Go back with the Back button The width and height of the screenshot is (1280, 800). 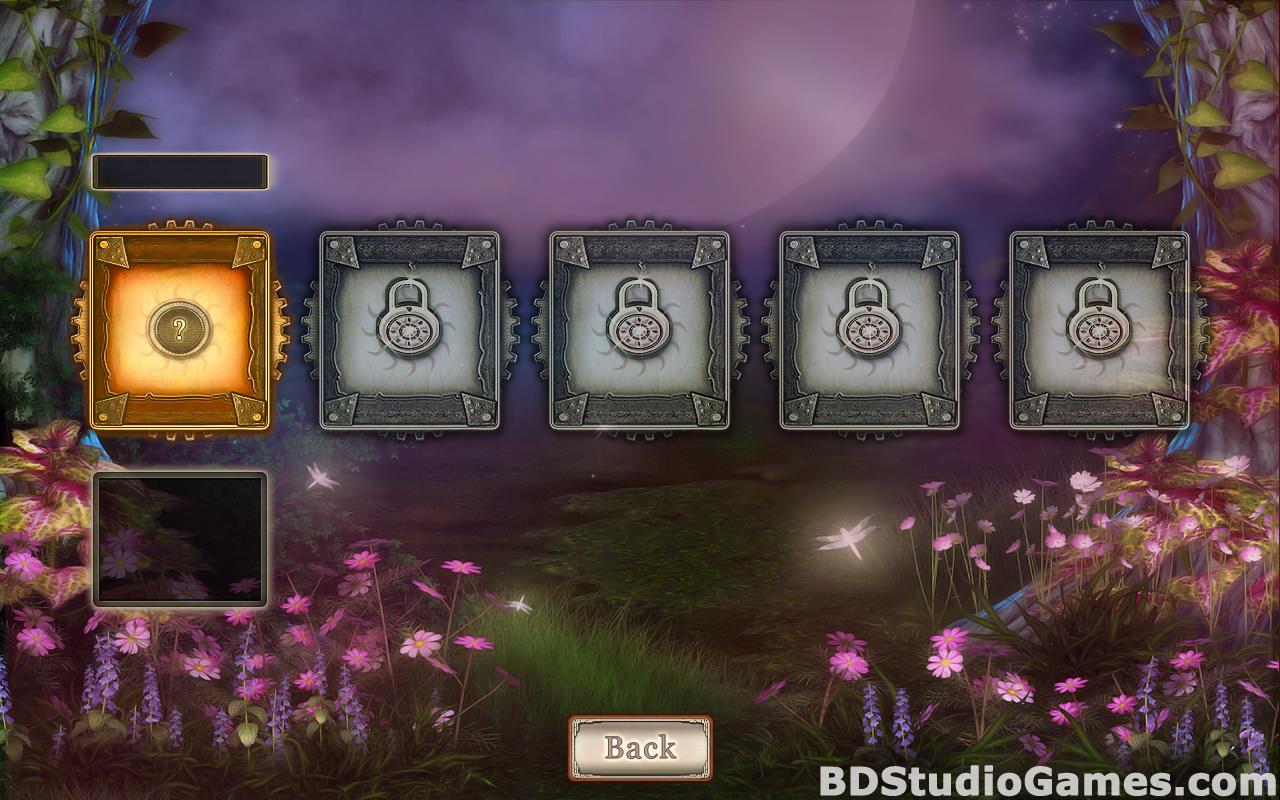point(640,747)
